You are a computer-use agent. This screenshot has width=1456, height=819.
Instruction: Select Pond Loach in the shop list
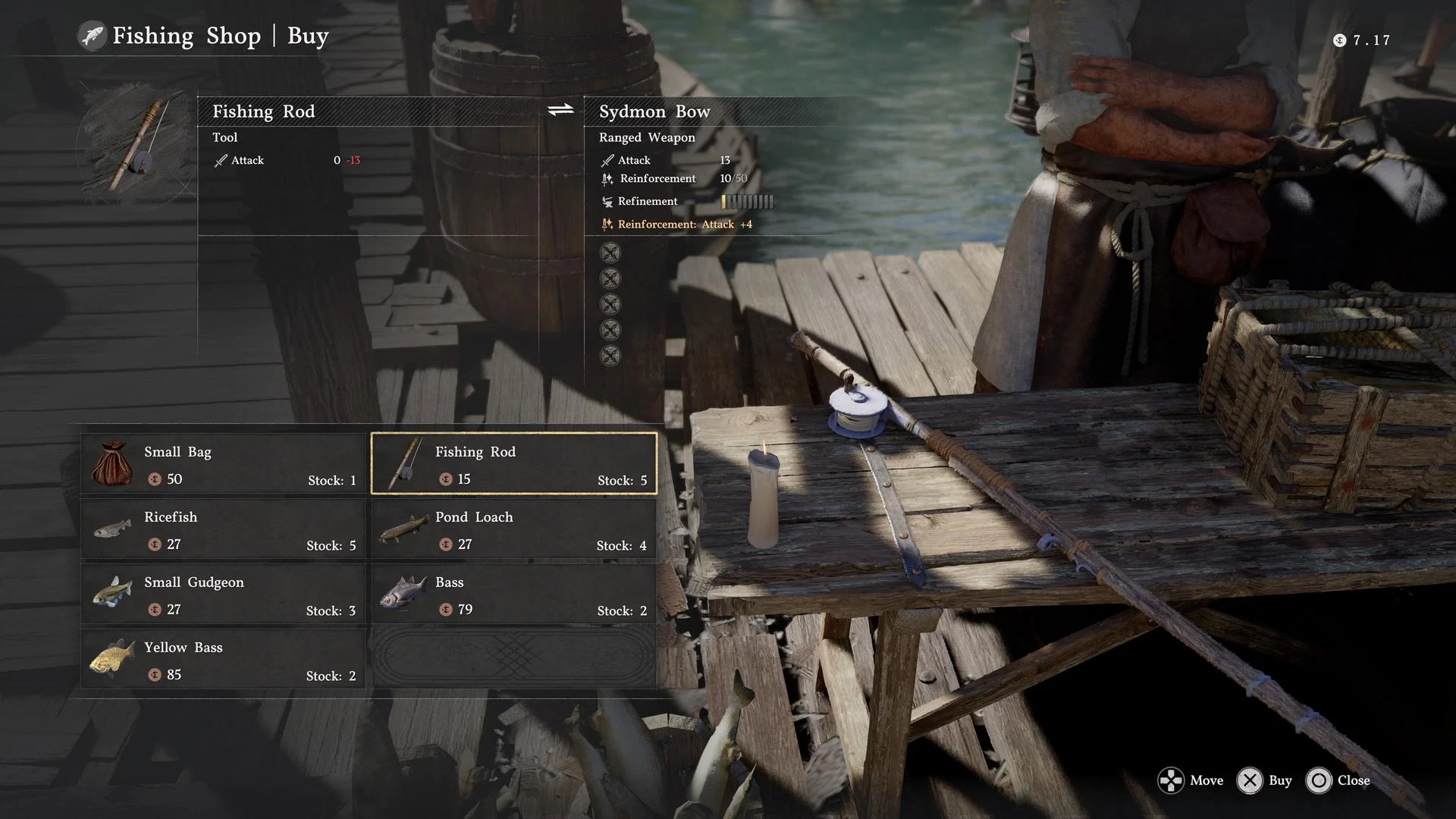pos(514,529)
